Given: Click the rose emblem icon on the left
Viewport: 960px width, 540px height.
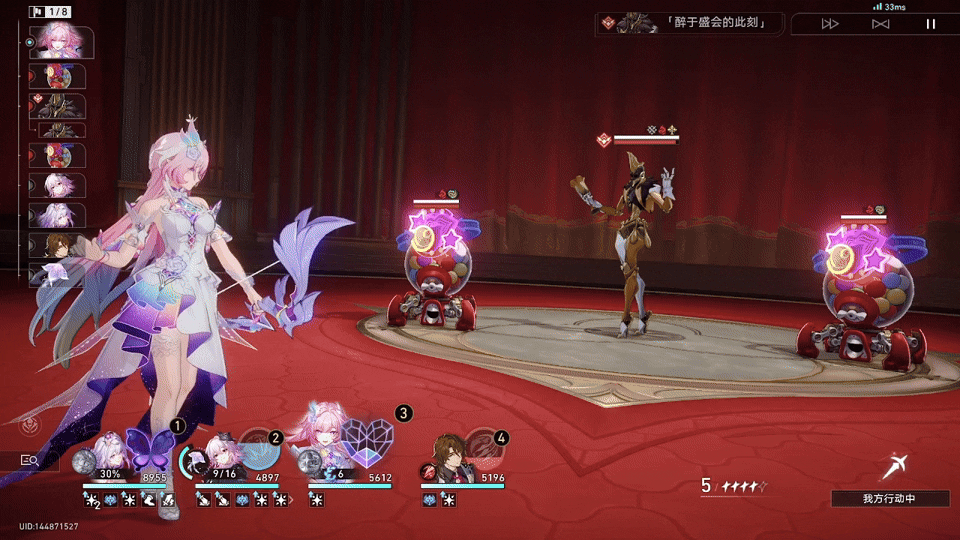Looking at the screenshot, I should (30, 425).
